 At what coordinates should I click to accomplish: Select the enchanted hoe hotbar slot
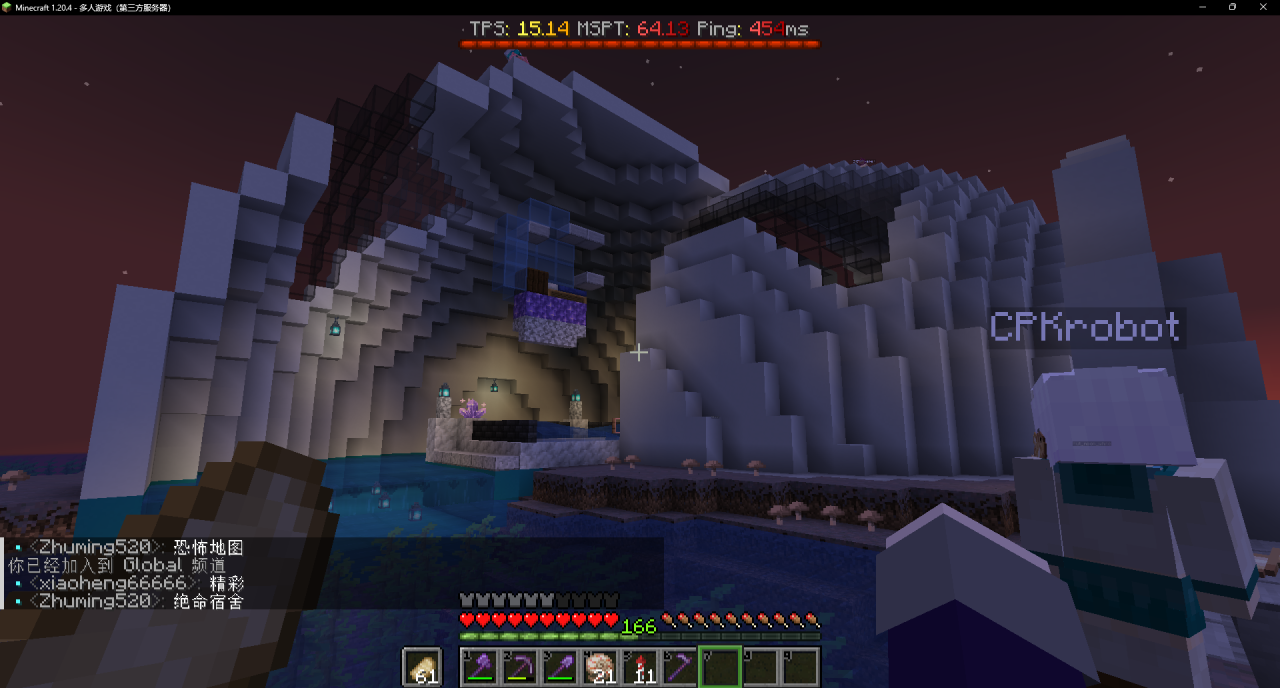coord(680,667)
